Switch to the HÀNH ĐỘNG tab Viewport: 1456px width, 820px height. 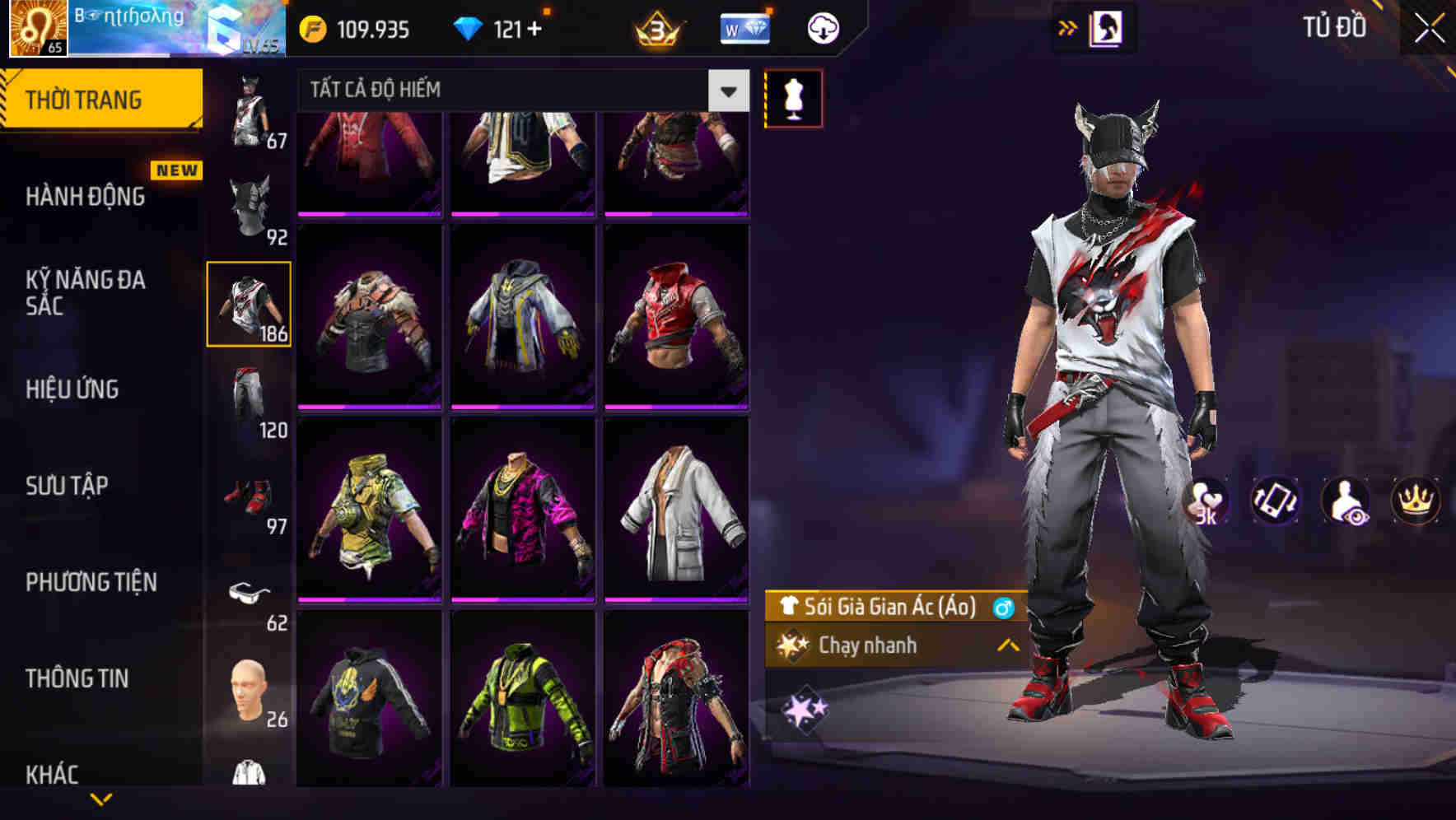click(x=85, y=197)
